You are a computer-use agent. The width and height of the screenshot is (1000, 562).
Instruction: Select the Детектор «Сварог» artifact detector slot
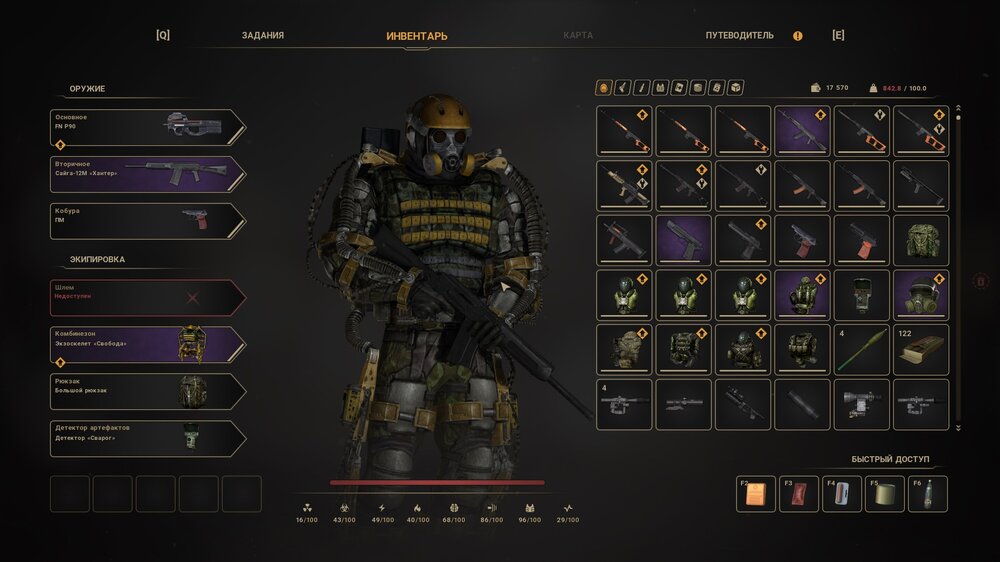coord(148,439)
